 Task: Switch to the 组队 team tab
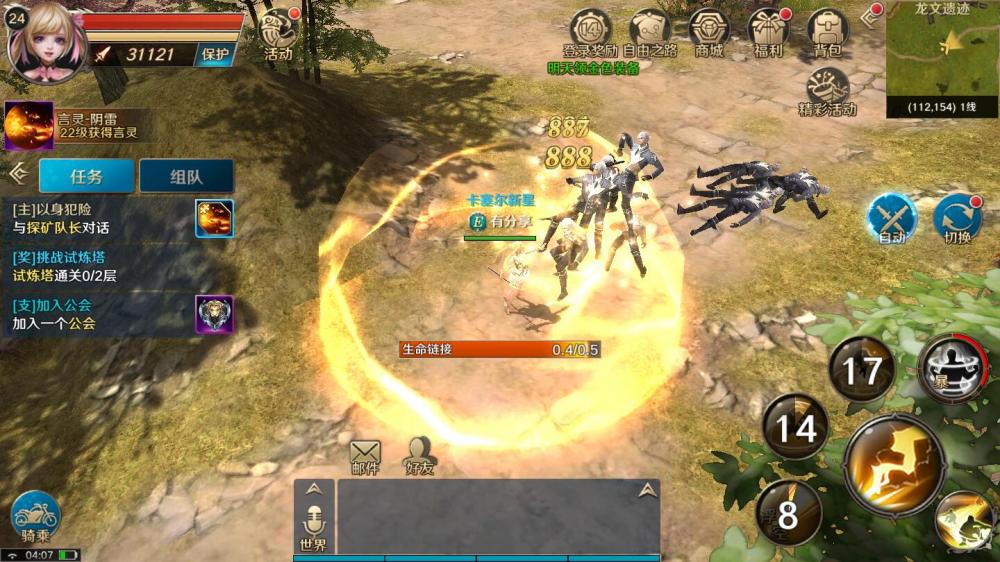pos(186,176)
